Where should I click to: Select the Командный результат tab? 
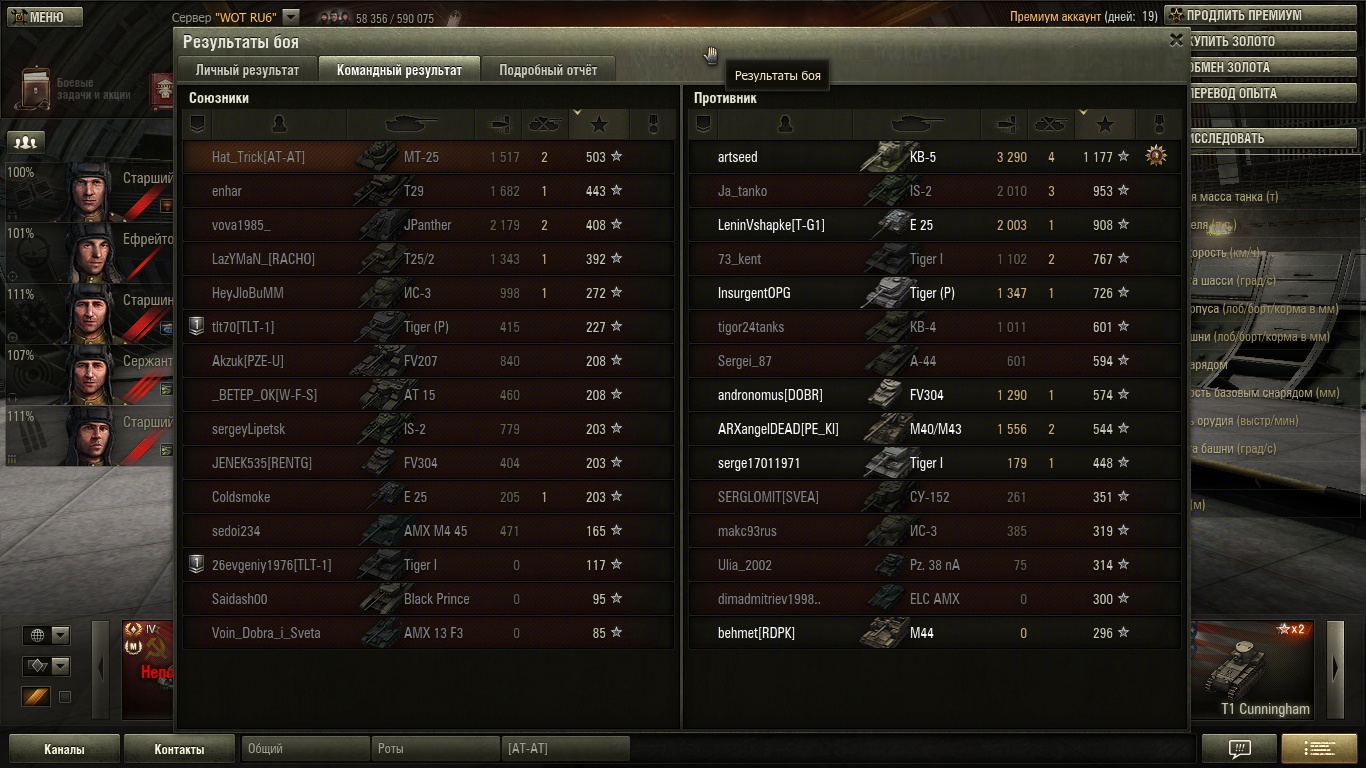[399, 70]
